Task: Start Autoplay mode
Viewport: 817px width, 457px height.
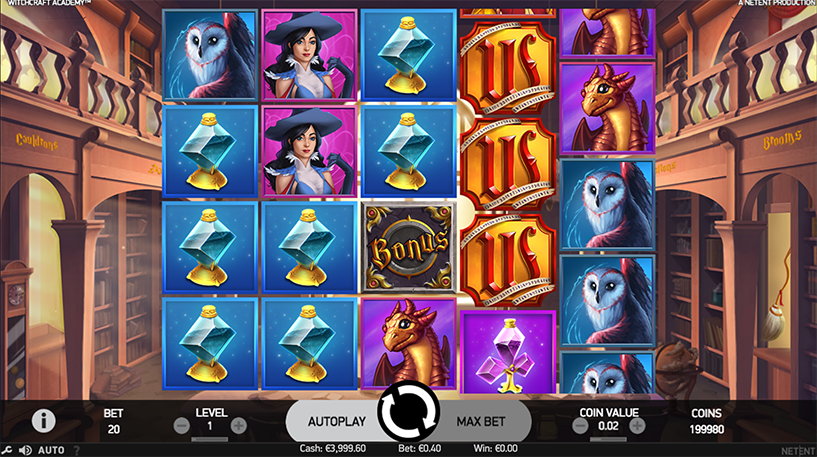Action: point(334,422)
